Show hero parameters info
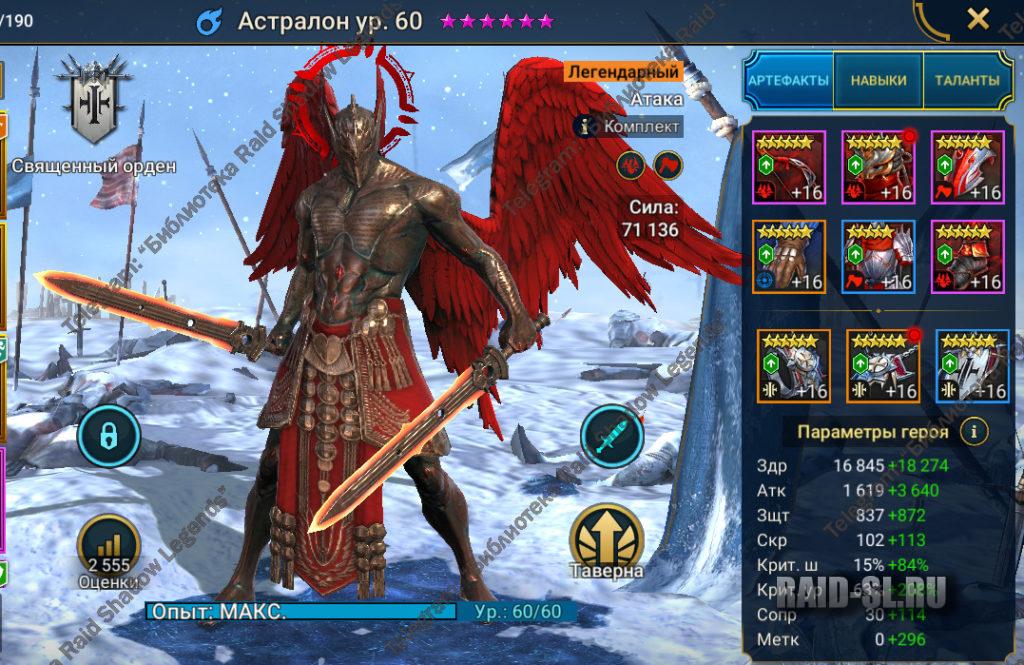Image resolution: width=1024 pixels, height=665 pixels. click(973, 432)
